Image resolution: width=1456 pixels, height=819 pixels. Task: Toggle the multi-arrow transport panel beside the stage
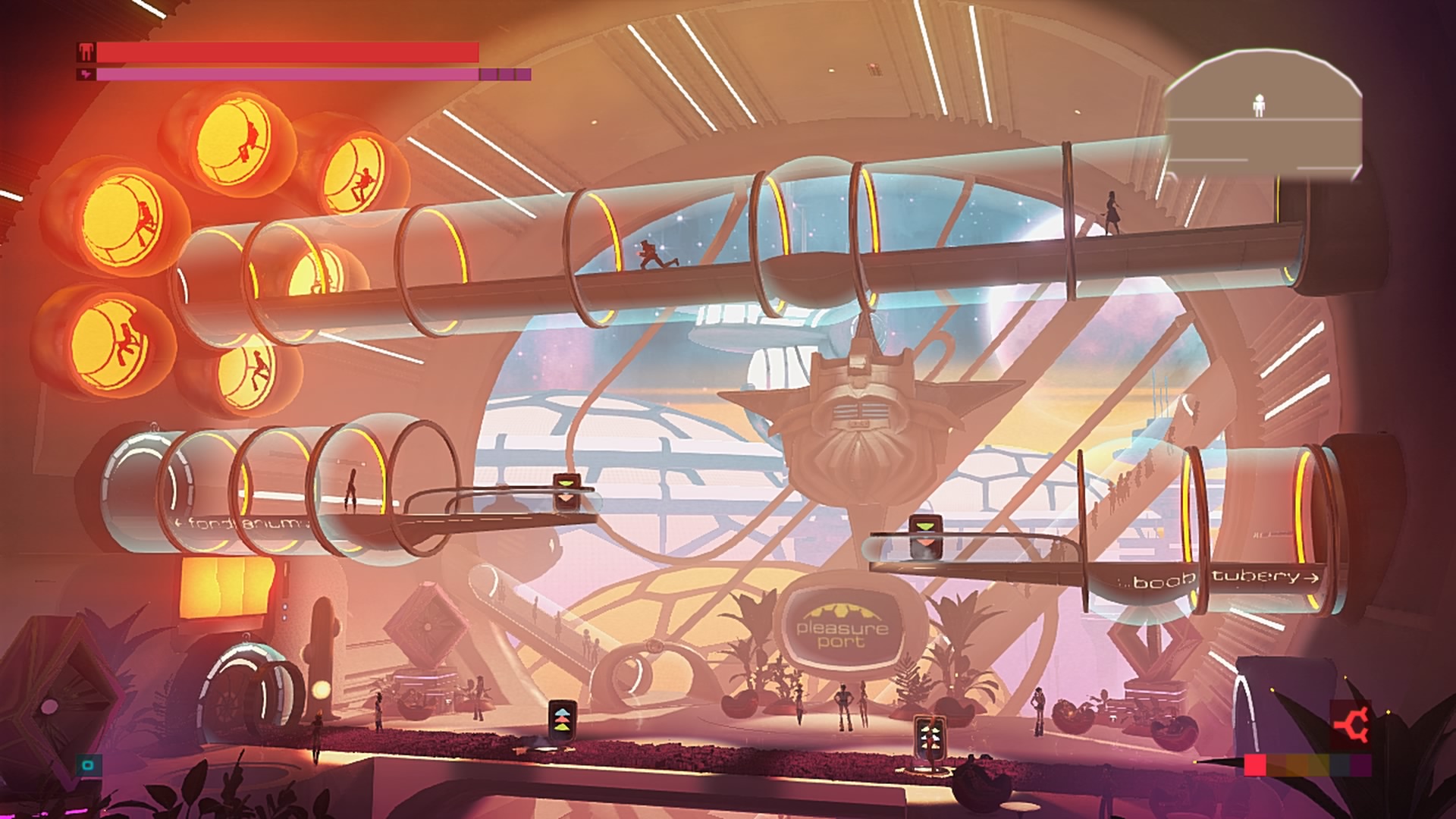tap(931, 738)
